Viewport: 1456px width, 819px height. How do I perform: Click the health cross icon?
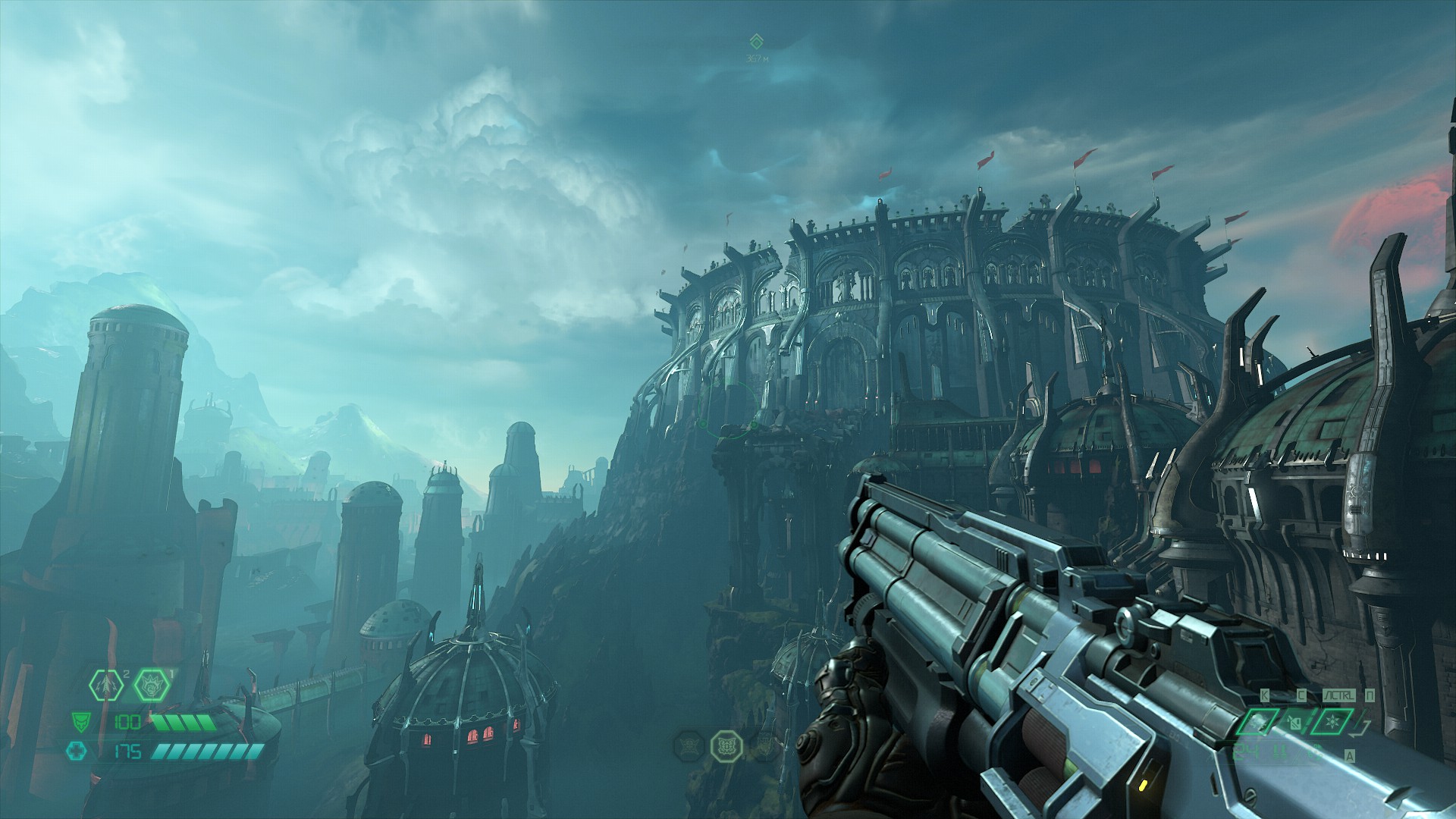coord(77,752)
